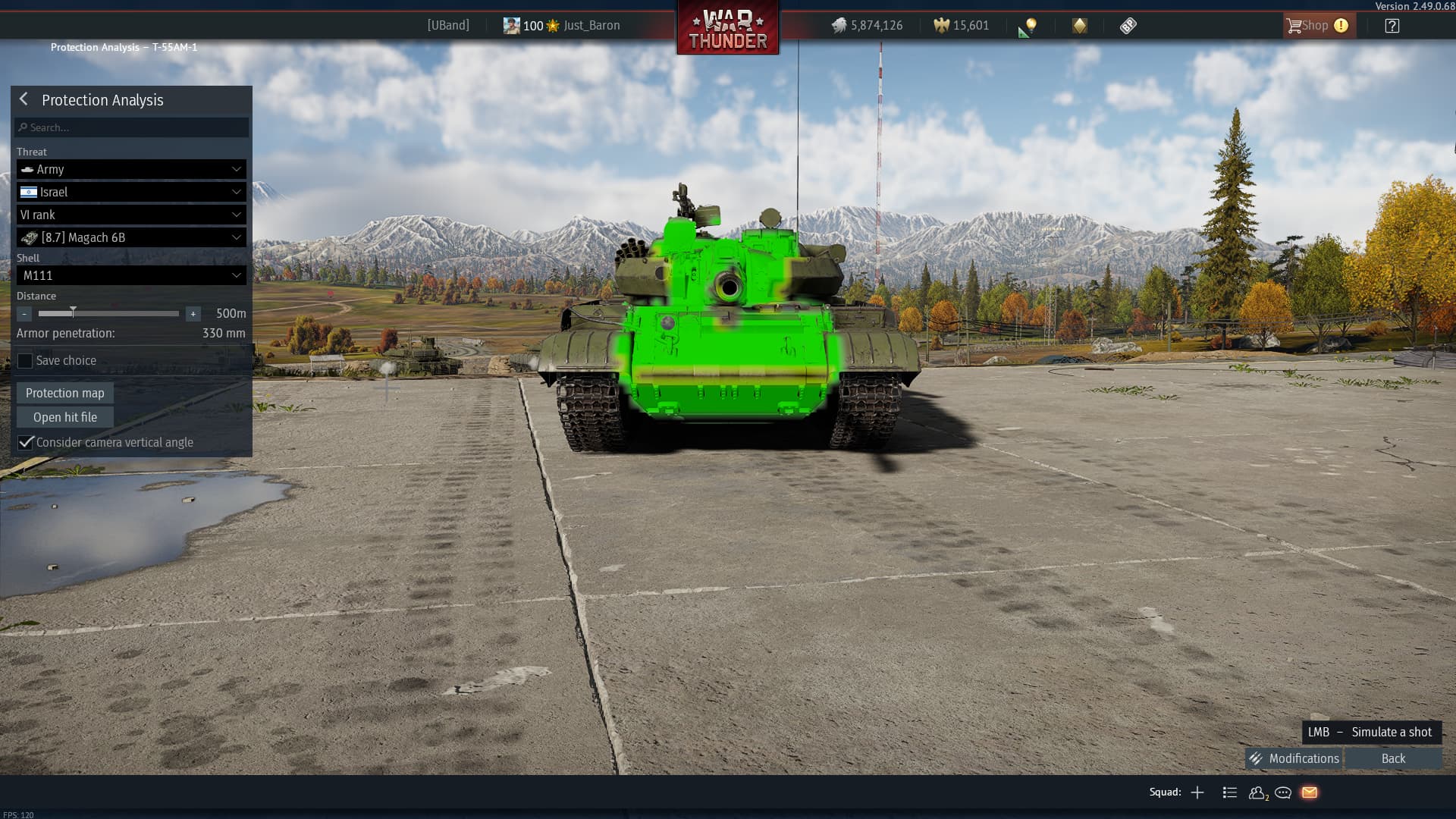The image size is (1456, 819).
Task: Open the mail envelope icon
Action: click(1310, 792)
